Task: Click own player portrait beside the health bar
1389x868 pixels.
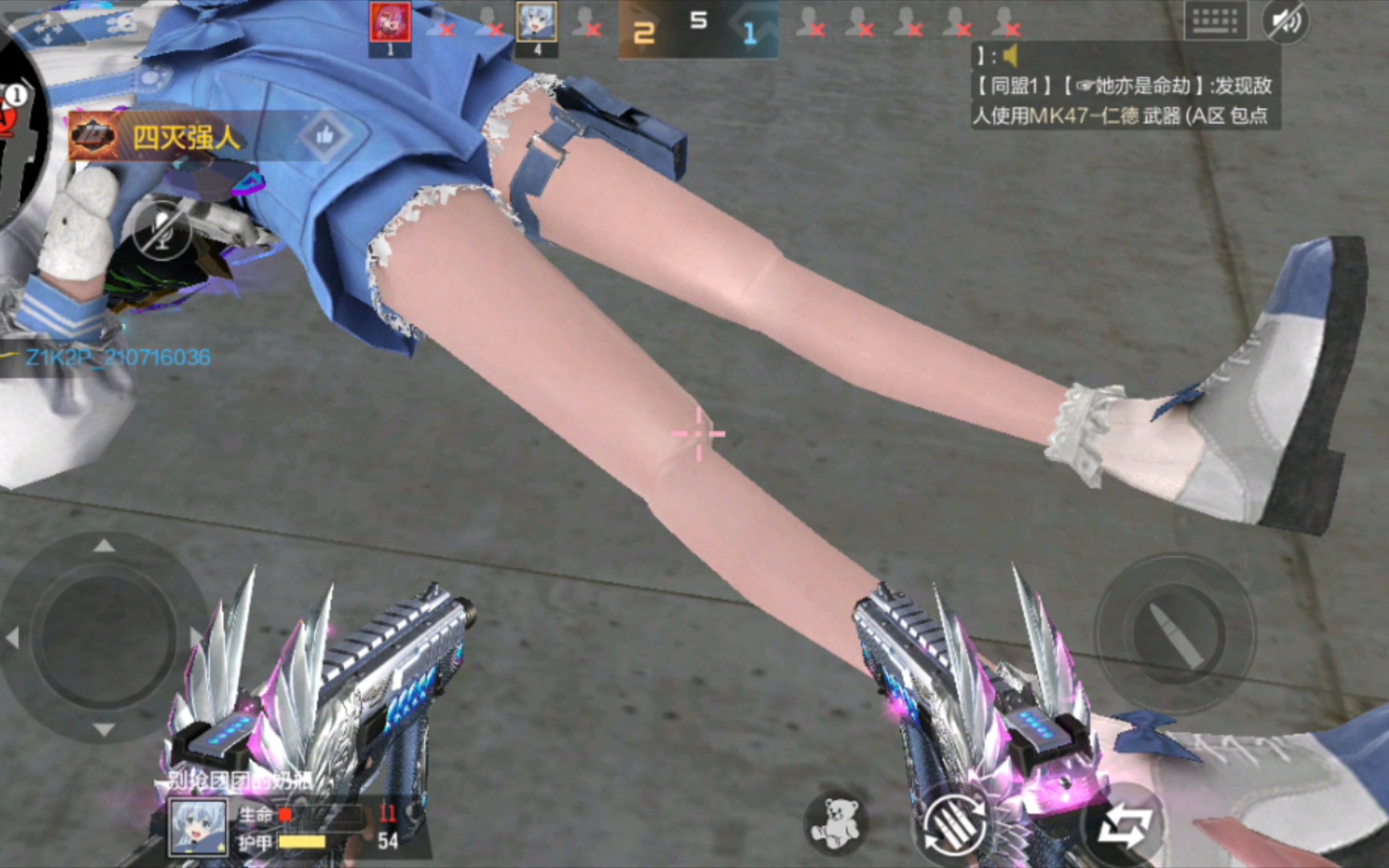Action: point(198,827)
